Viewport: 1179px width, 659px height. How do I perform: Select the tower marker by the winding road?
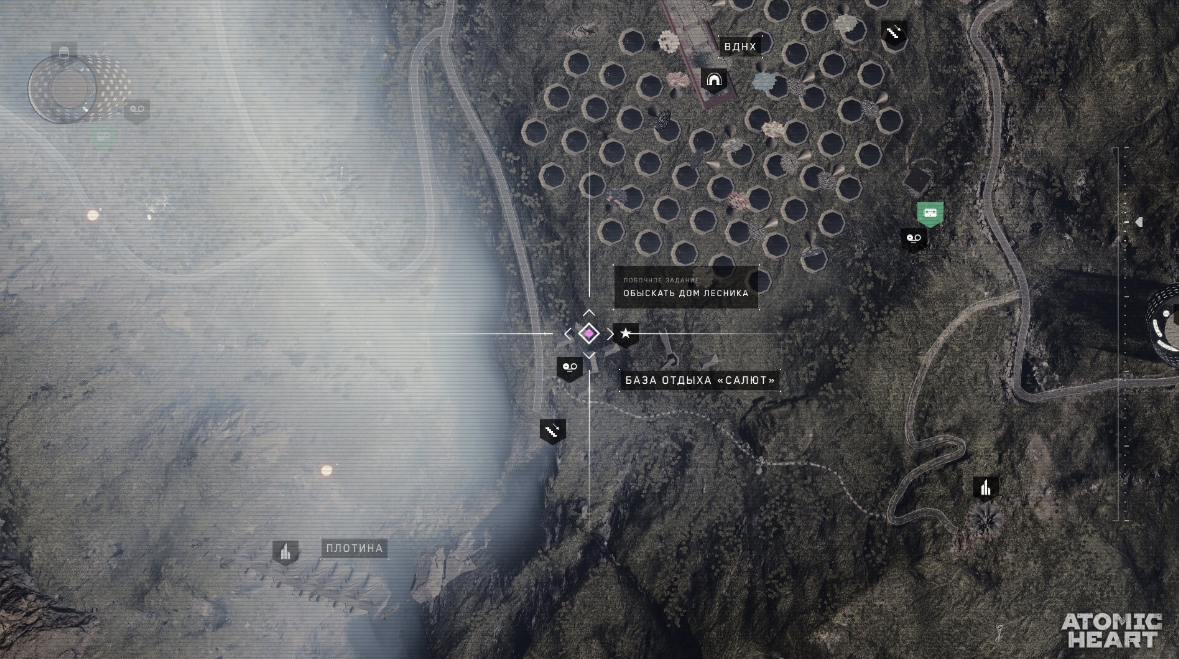[986, 487]
